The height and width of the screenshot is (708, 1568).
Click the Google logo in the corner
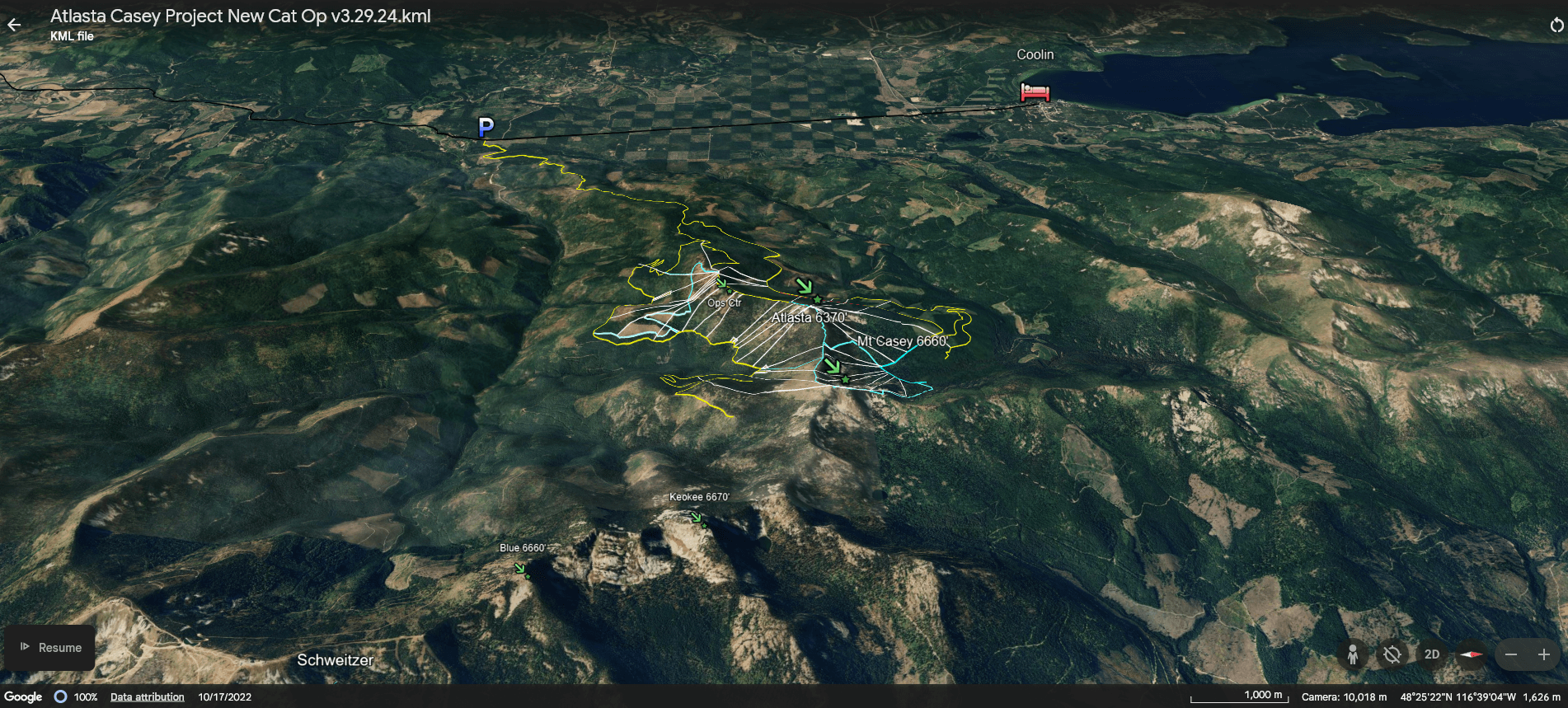(25, 696)
